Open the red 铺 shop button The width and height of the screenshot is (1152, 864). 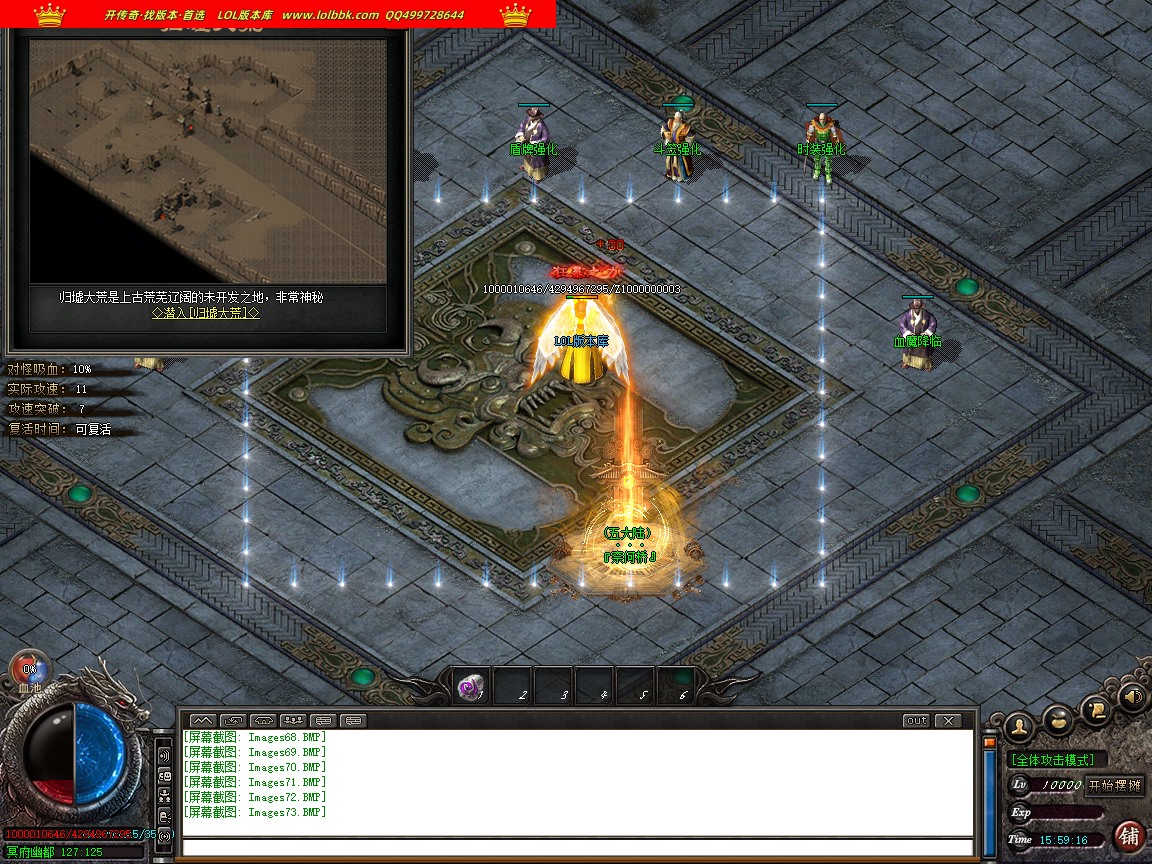pyautogui.click(x=1130, y=835)
